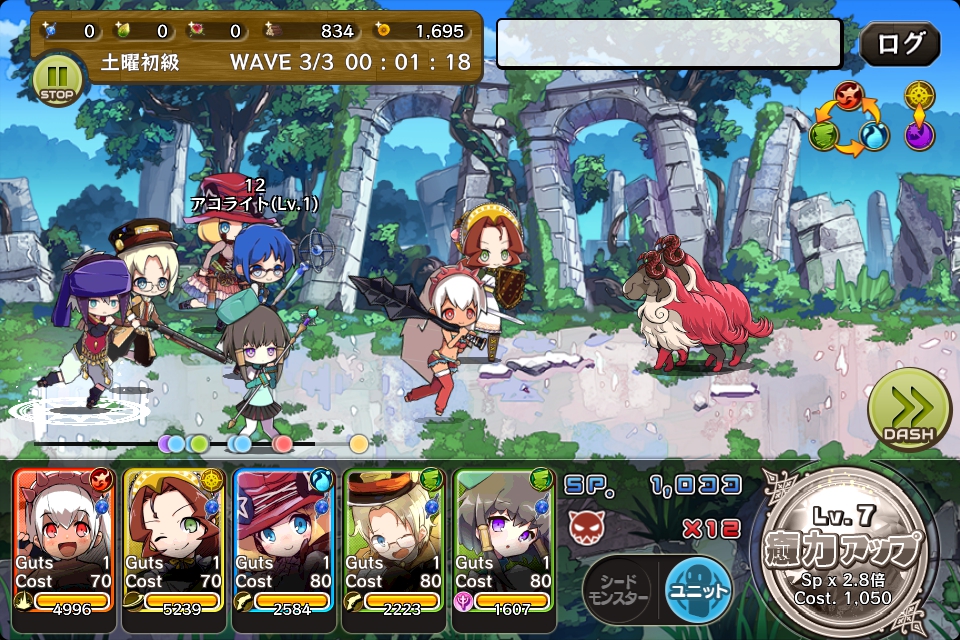Tap the empty message box at top

[x=668, y=44]
